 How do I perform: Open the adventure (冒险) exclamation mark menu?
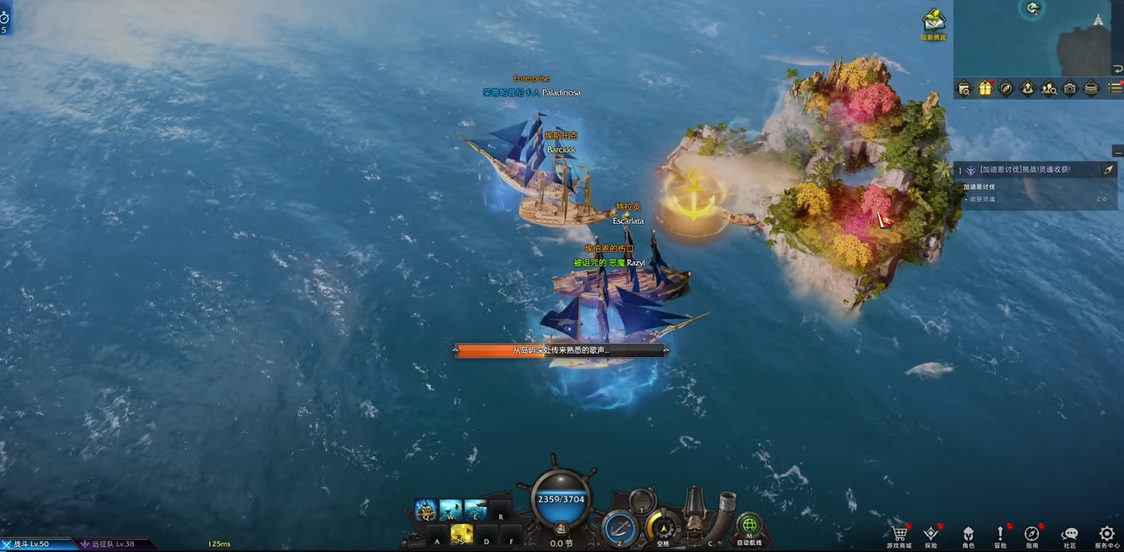pyautogui.click(x=1000, y=534)
